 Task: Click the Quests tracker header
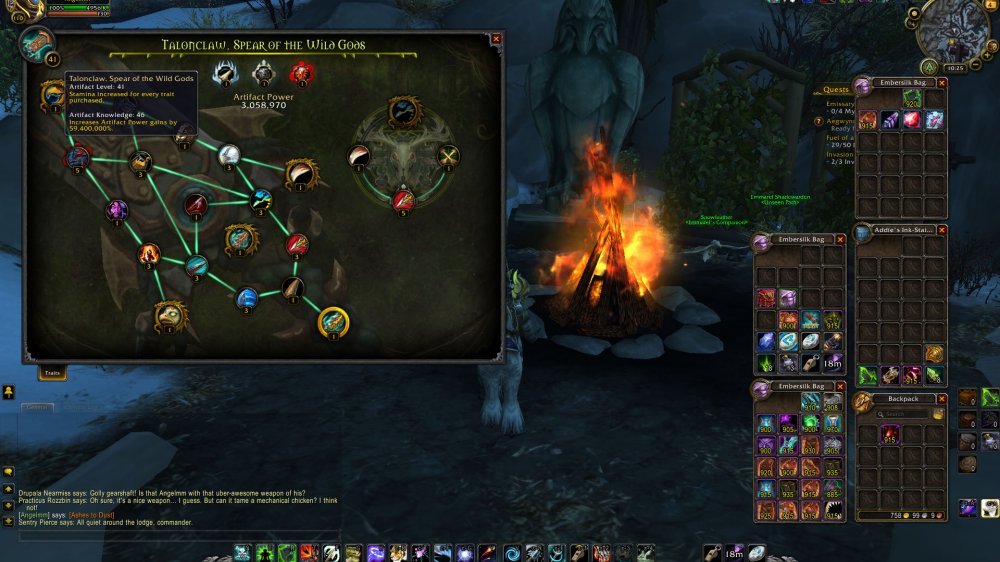point(836,89)
